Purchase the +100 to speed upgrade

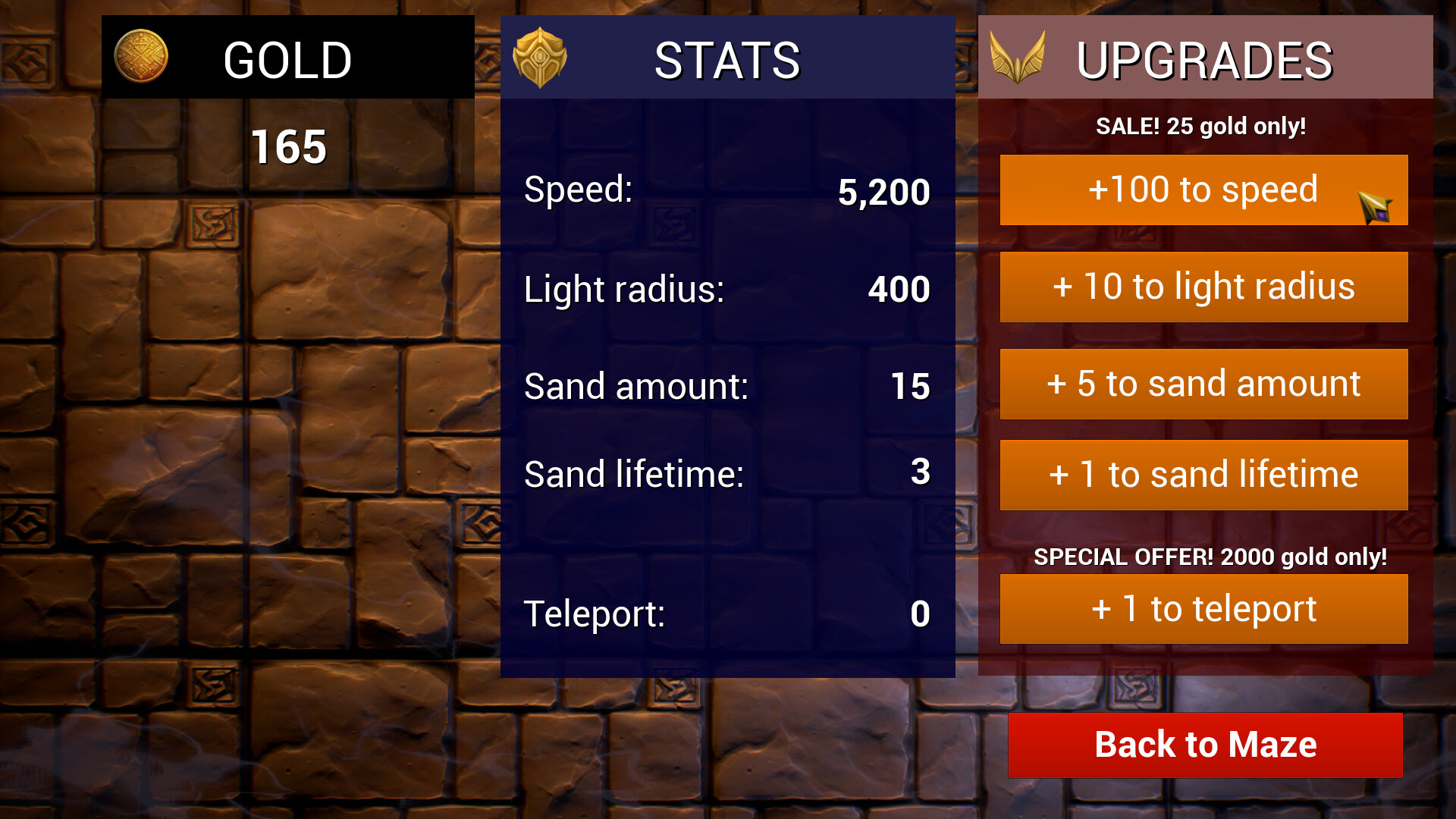[1203, 190]
